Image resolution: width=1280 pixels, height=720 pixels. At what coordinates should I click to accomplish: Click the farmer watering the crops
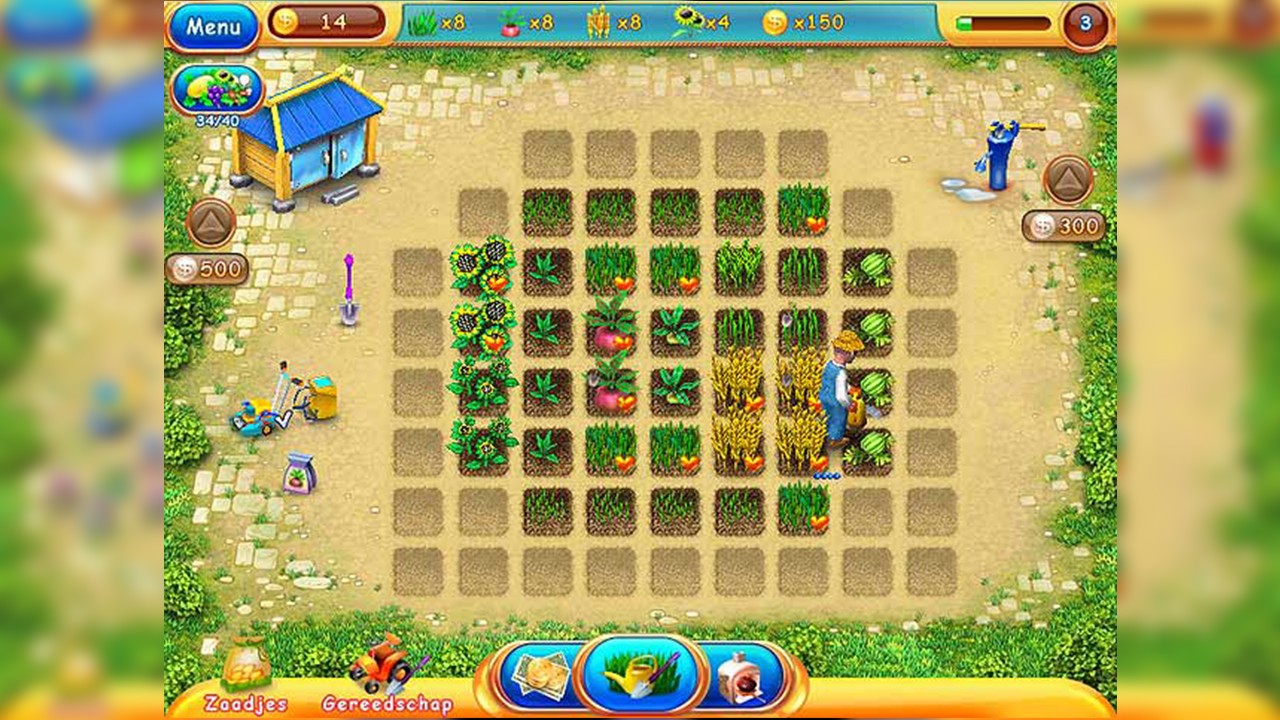(x=836, y=390)
